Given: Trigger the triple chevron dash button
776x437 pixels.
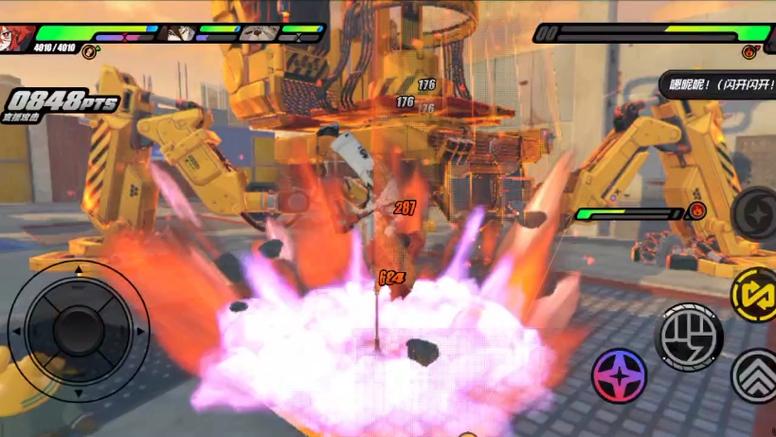Looking at the screenshot, I should point(756,376).
